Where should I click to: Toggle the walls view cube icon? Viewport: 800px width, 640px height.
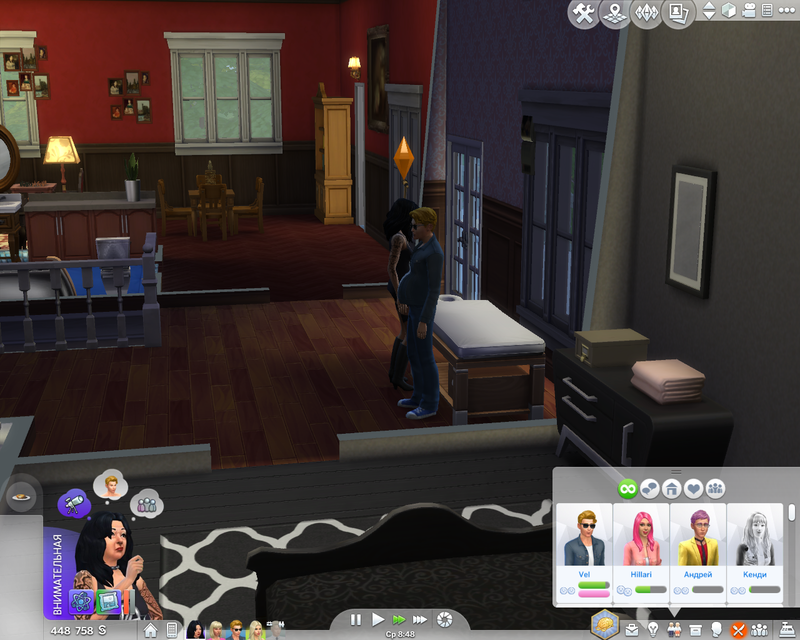[730, 11]
